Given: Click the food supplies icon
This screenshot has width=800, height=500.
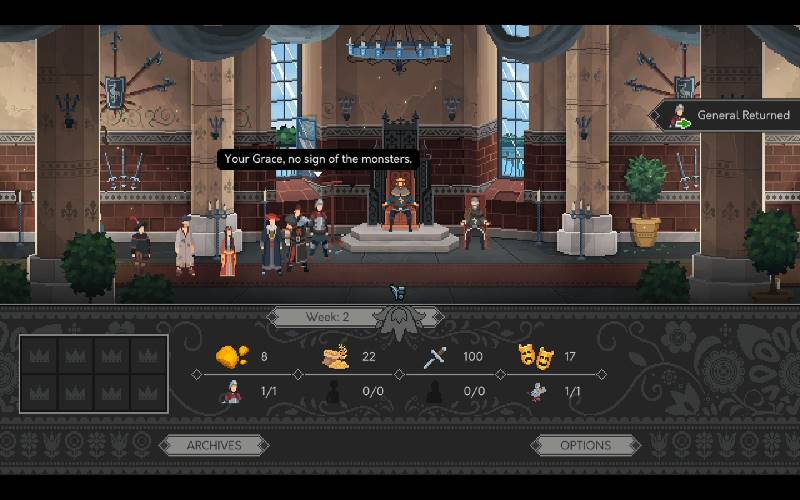Looking at the screenshot, I should [334, 356].
